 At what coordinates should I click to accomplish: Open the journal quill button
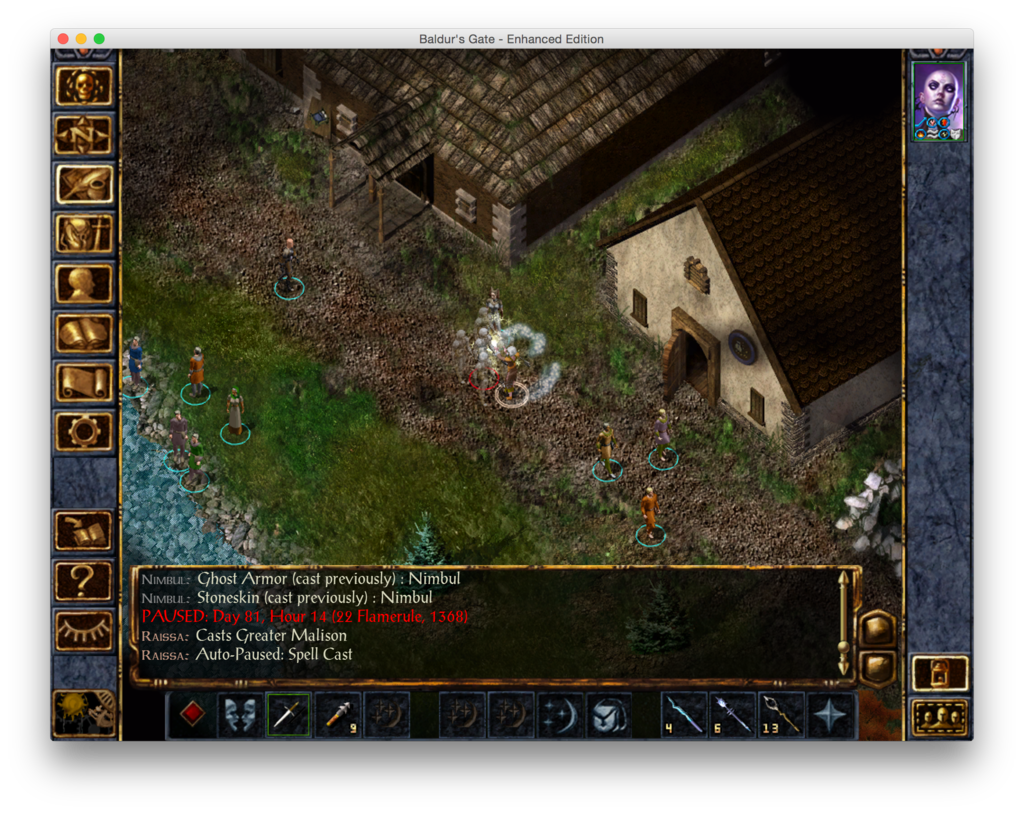click(84, 184)
